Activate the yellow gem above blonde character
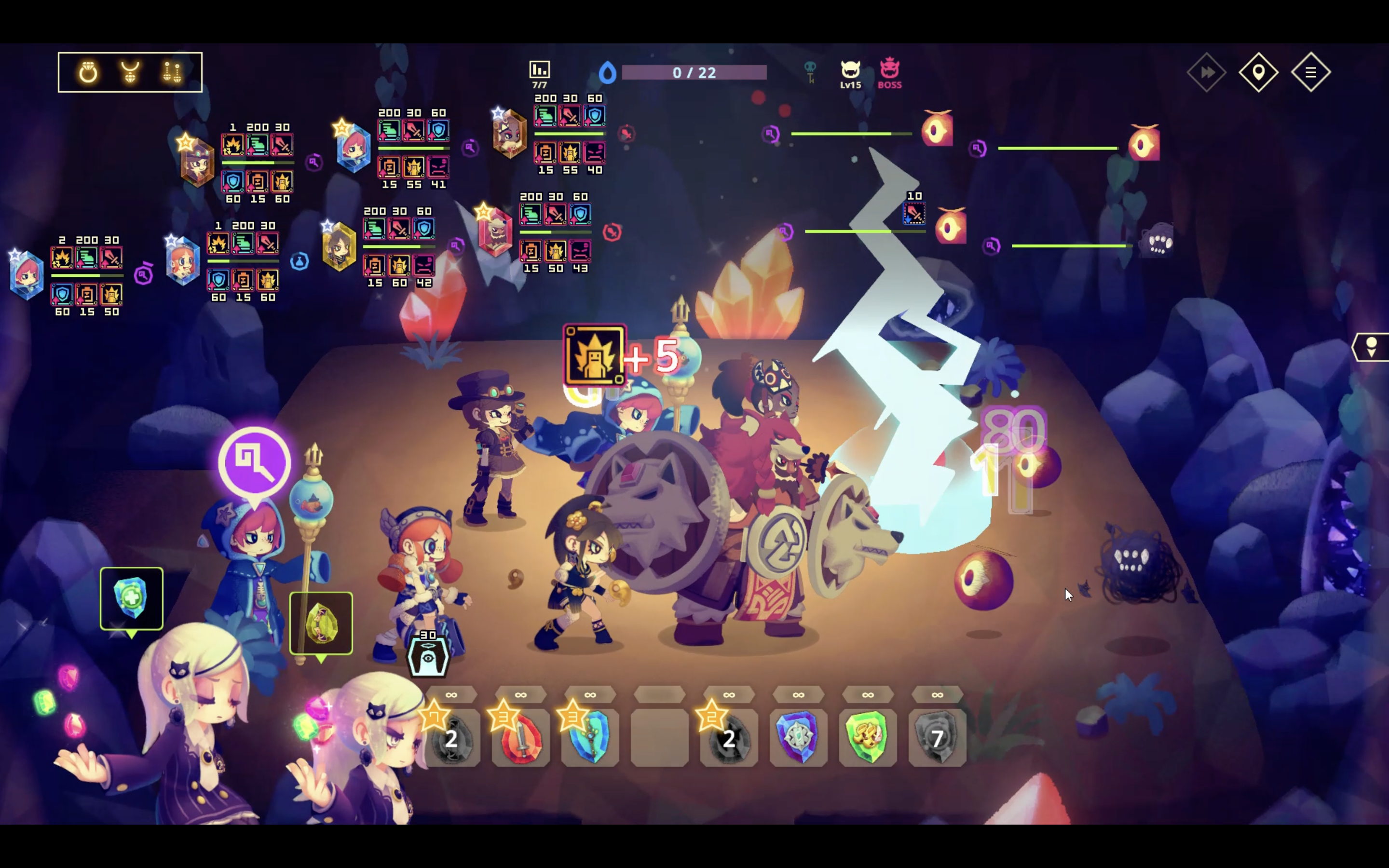1389x868 pixels. coord(321,623)
